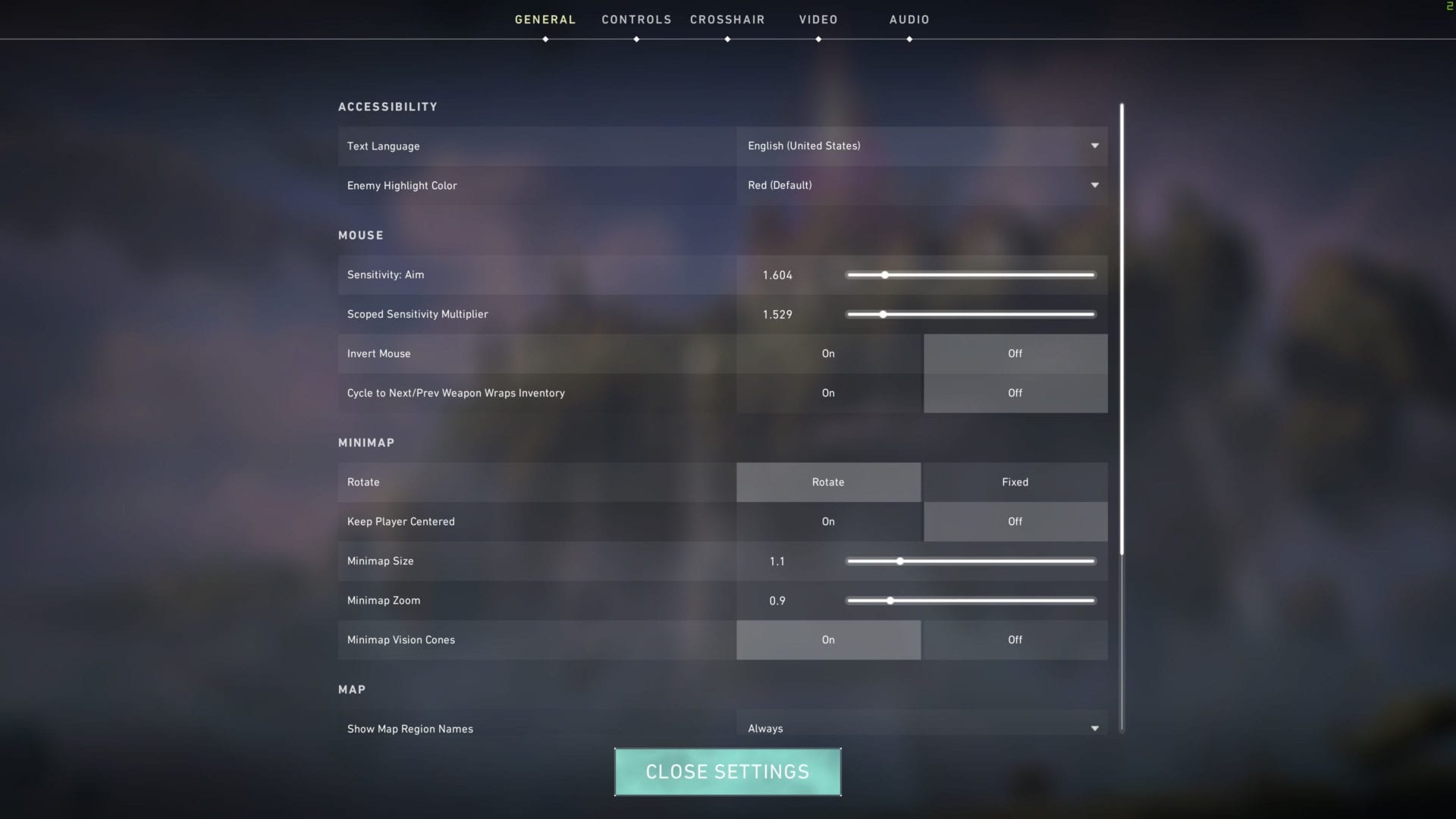
Task: Turn off Minimap Vision Cones
Action: pyautogui.click(x=1015, y=640)
